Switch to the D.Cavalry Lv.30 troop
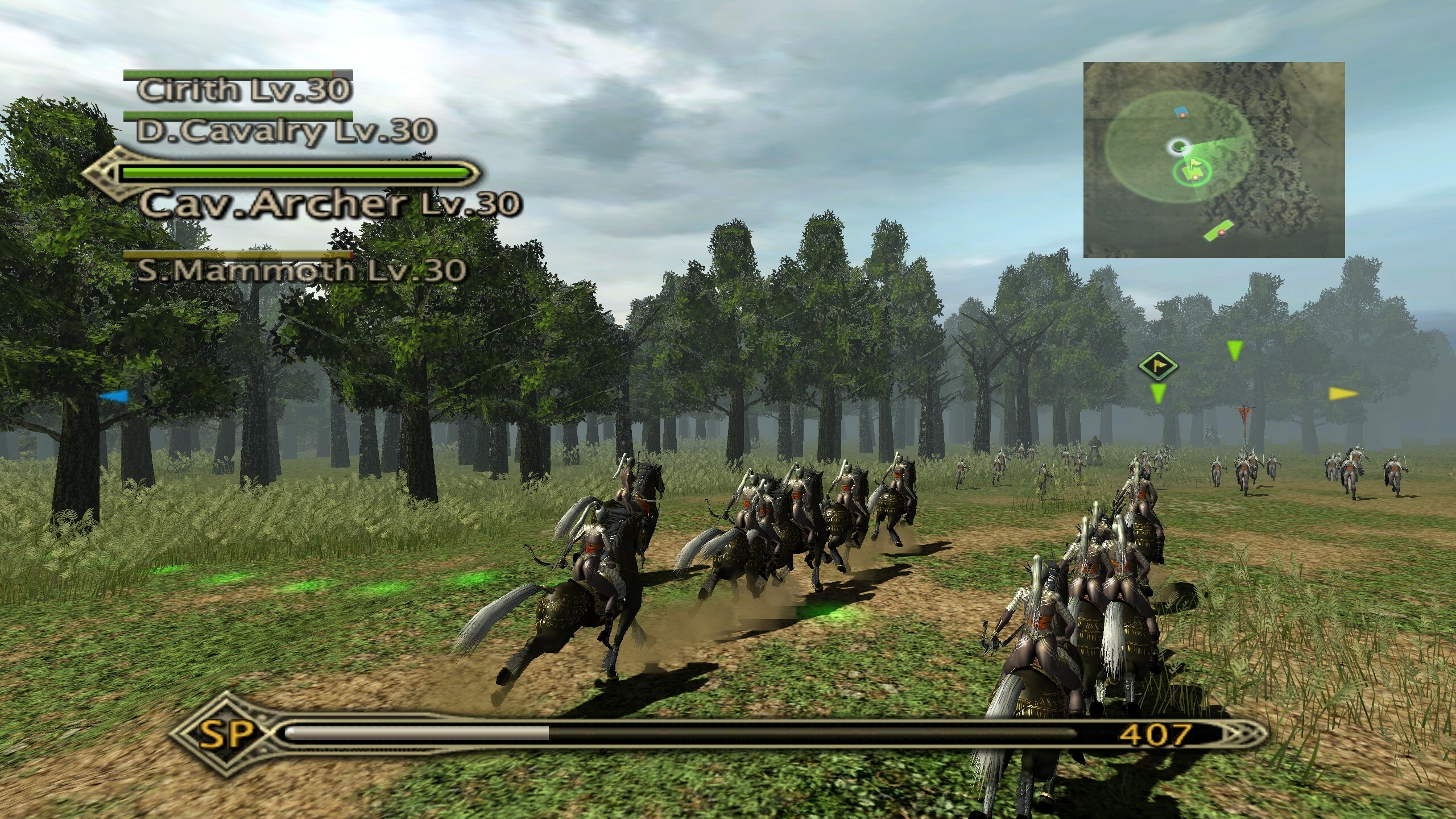 tap(286, 131)
